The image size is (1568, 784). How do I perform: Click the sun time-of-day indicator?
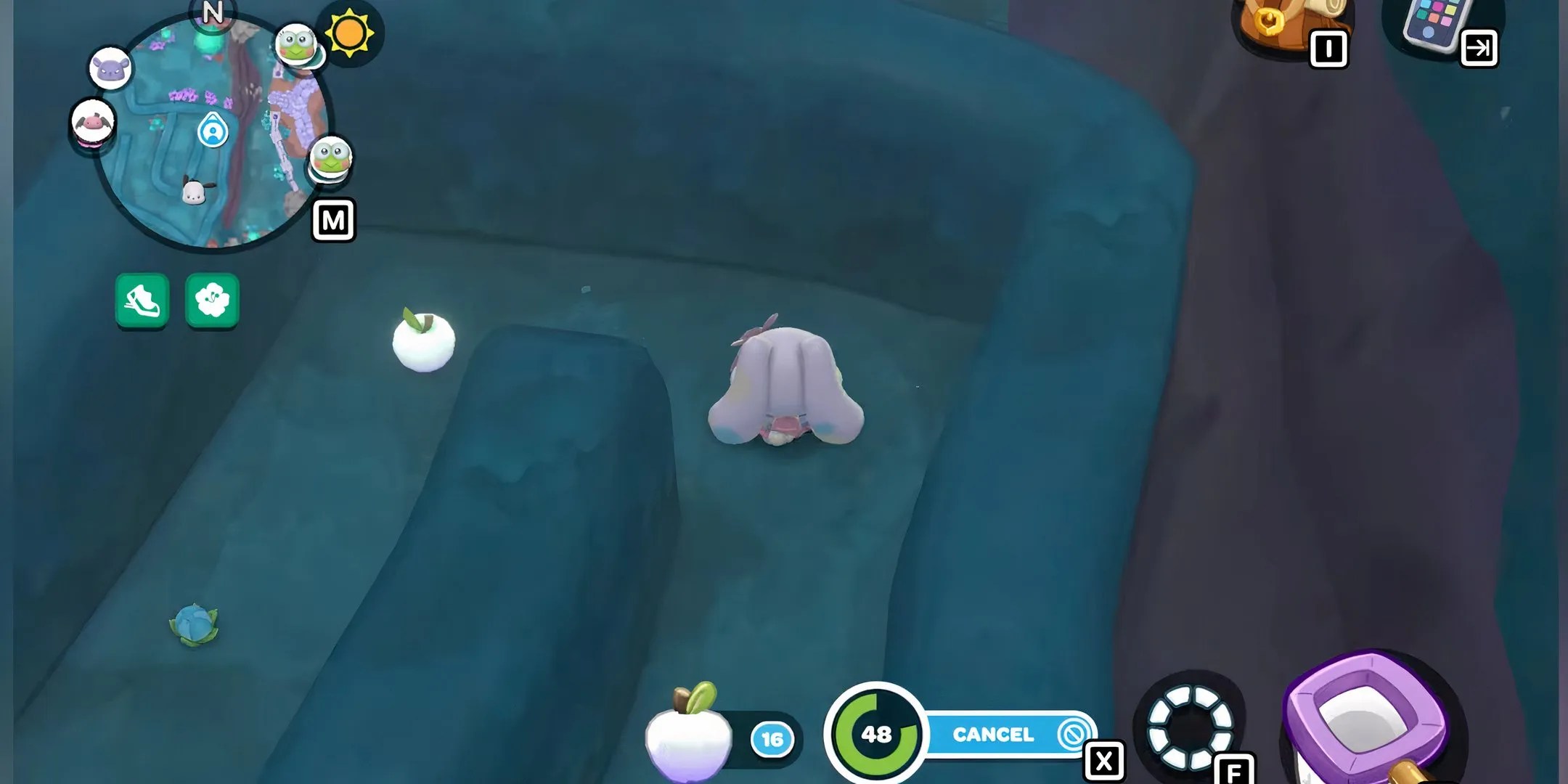pyautogui.click(x=348, y=33)
